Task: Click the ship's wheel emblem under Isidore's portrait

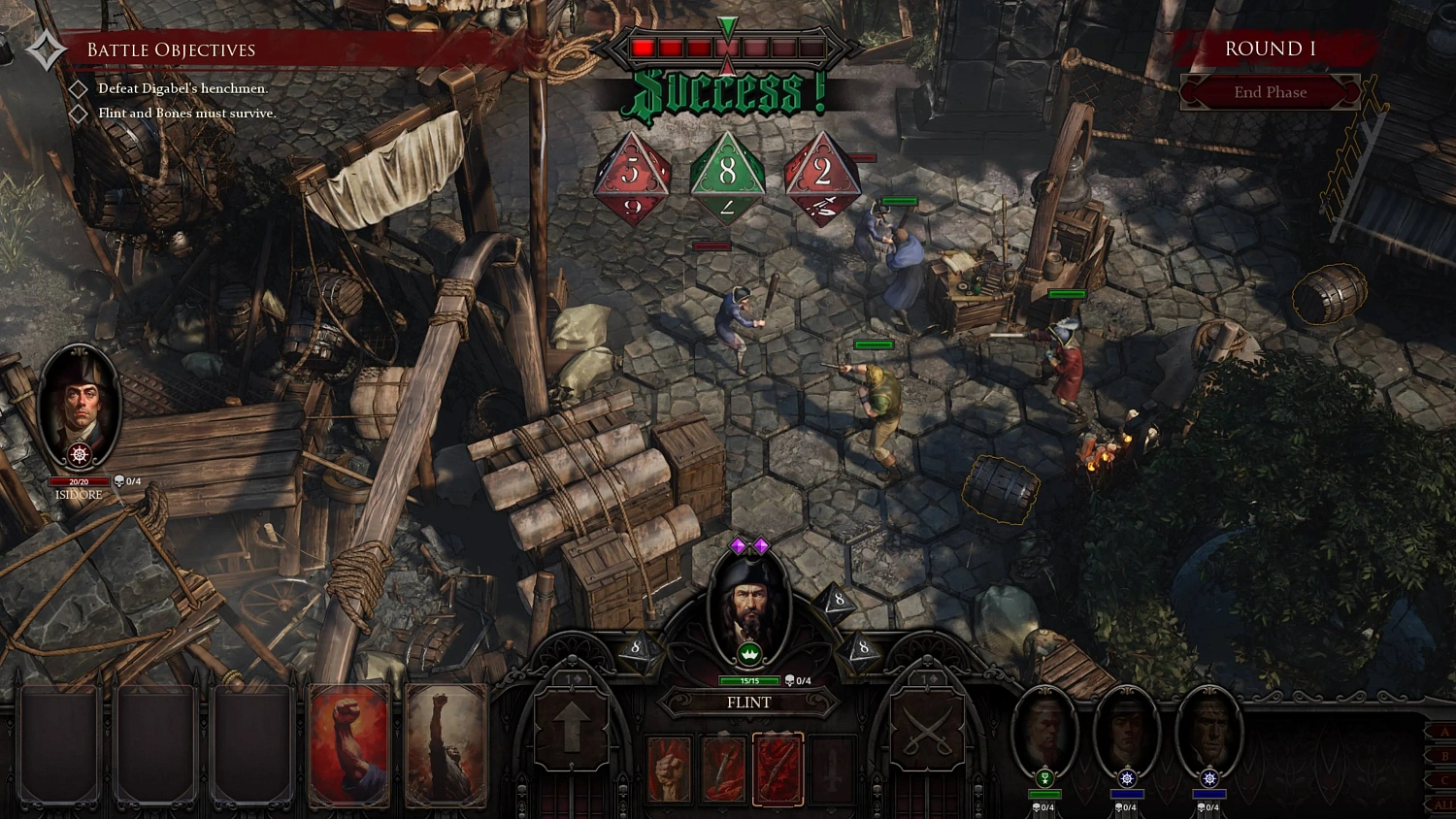Action: 80,453
